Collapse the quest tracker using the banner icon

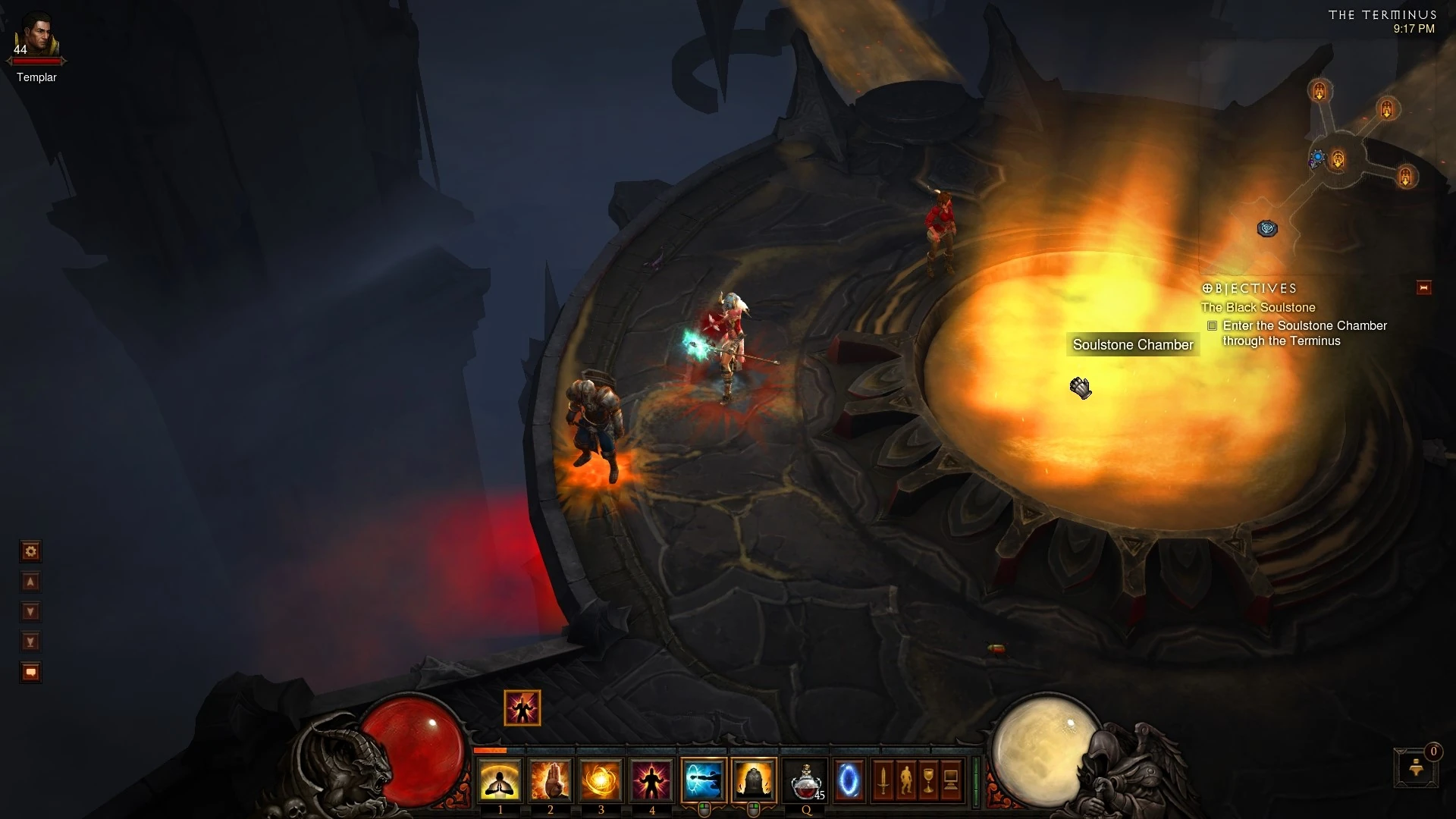1423,287
